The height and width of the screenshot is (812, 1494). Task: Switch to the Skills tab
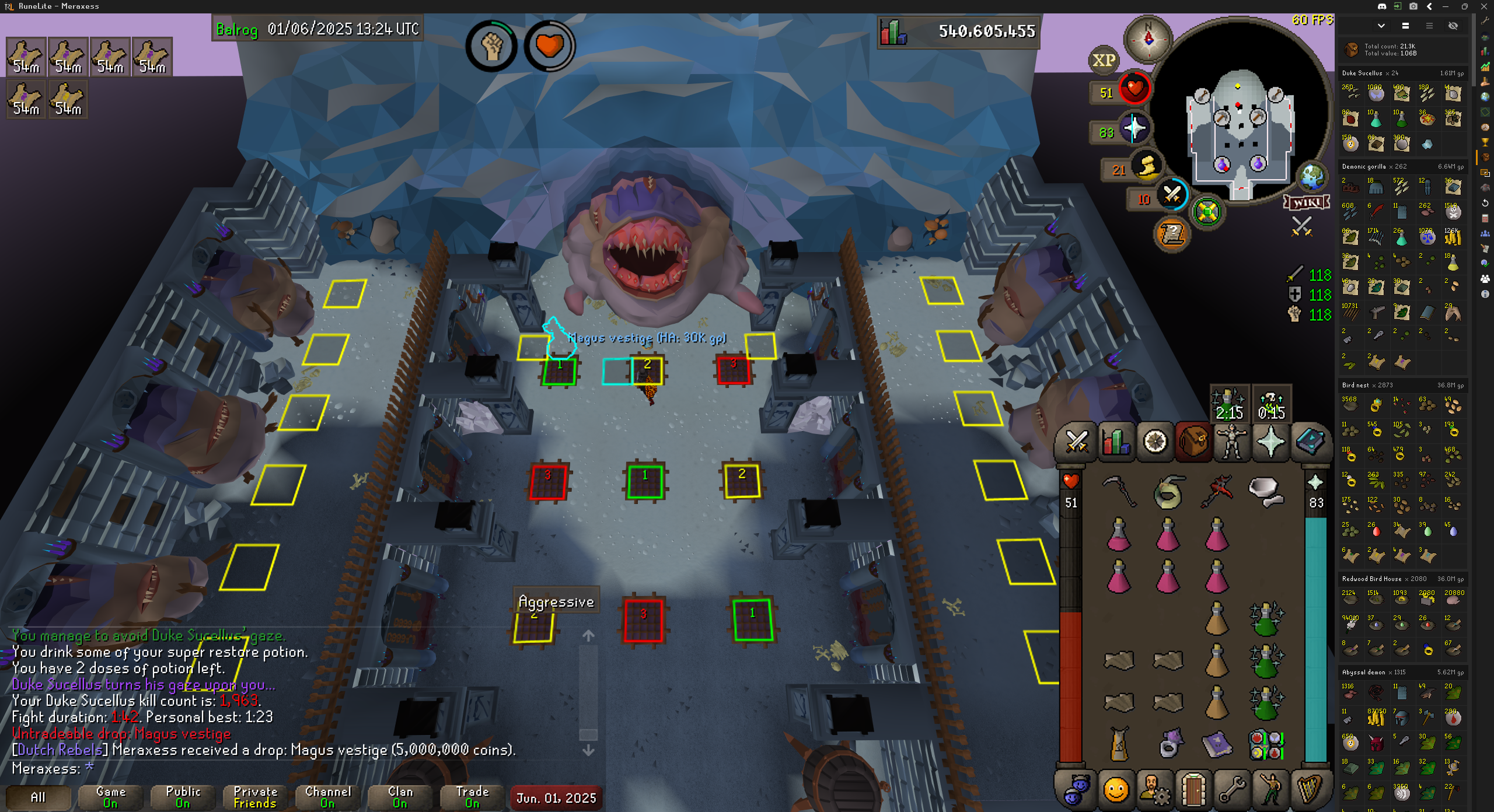pyautogui.click(x=1116, y=441)
